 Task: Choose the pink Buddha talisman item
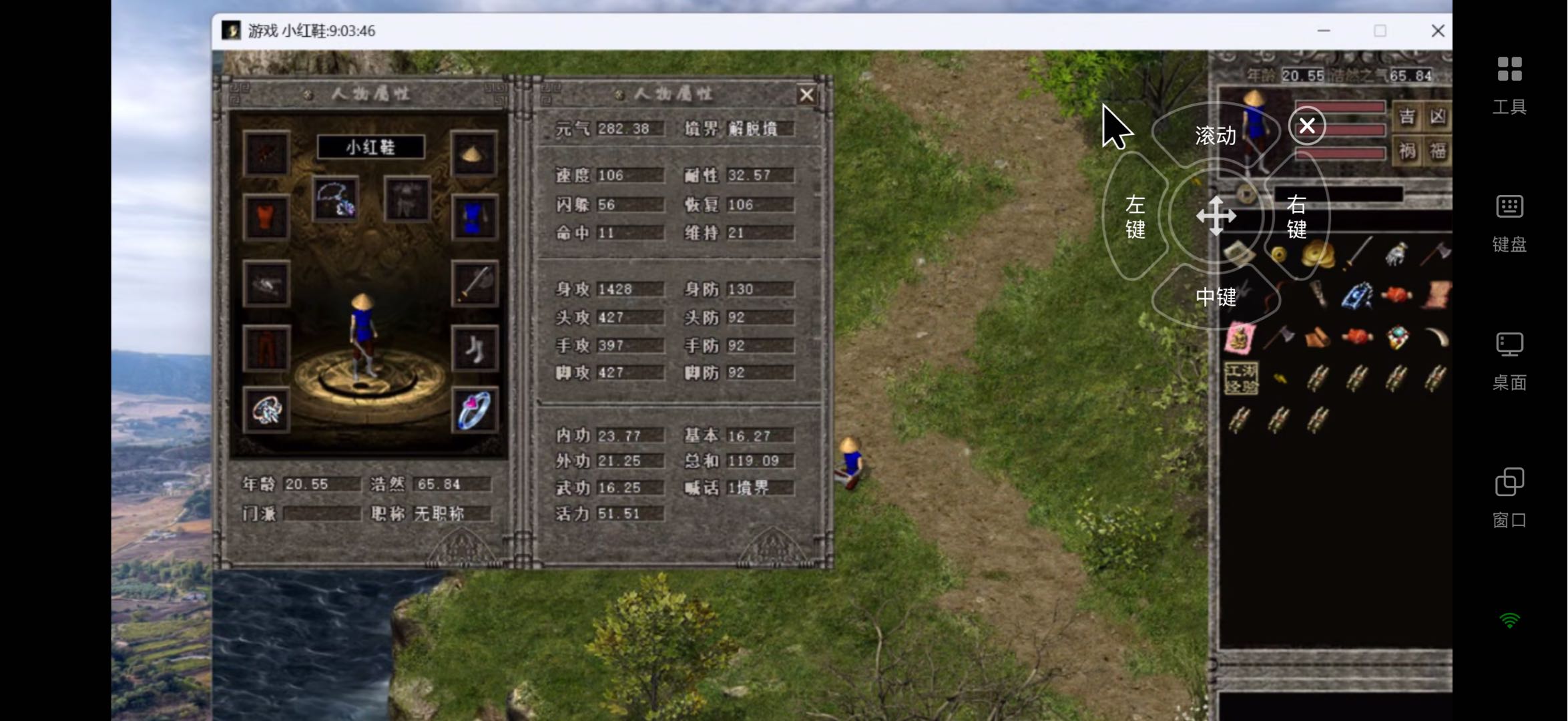click(1240, 338)
